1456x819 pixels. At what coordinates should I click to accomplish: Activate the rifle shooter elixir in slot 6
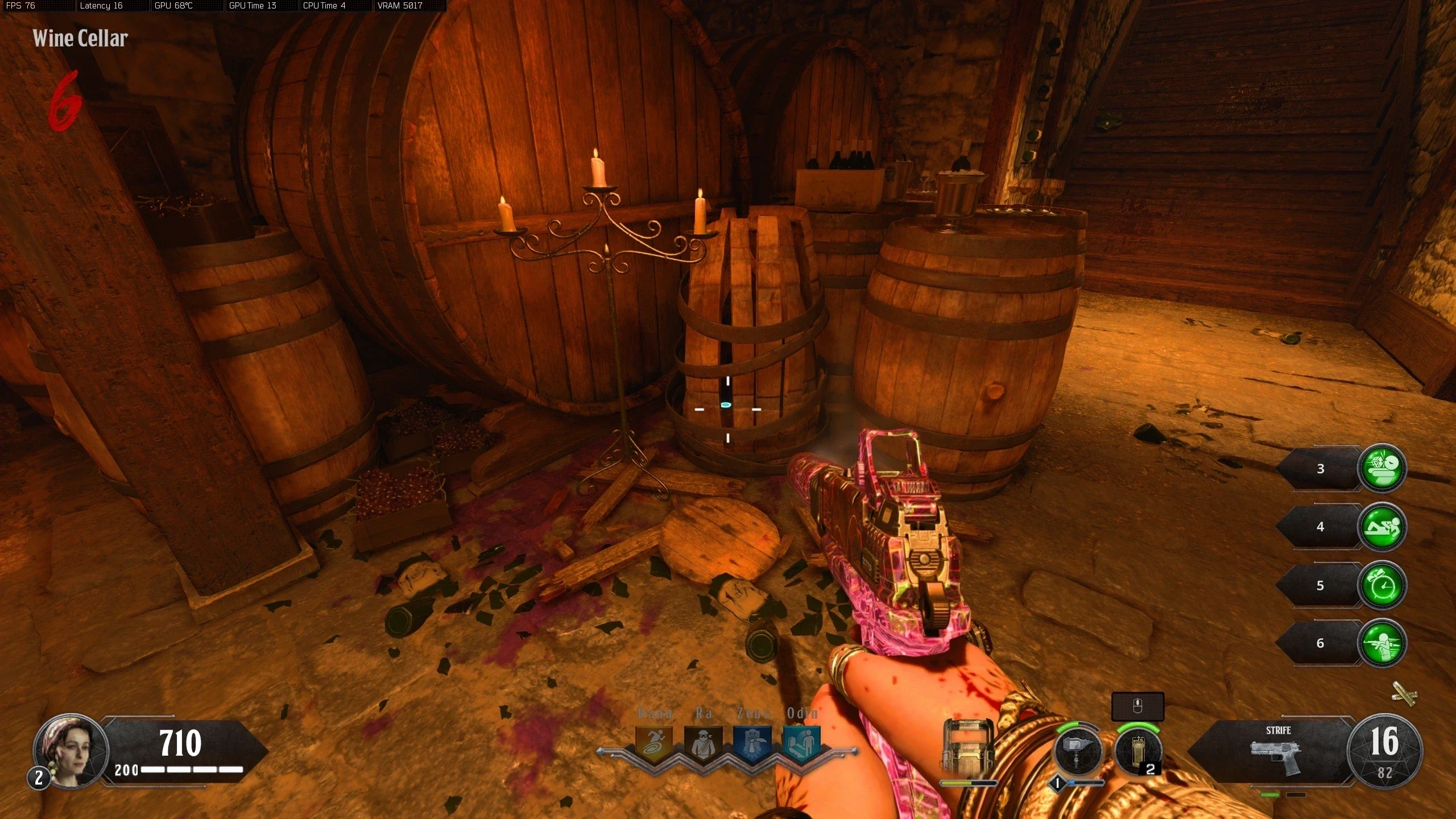[1381, 643]
